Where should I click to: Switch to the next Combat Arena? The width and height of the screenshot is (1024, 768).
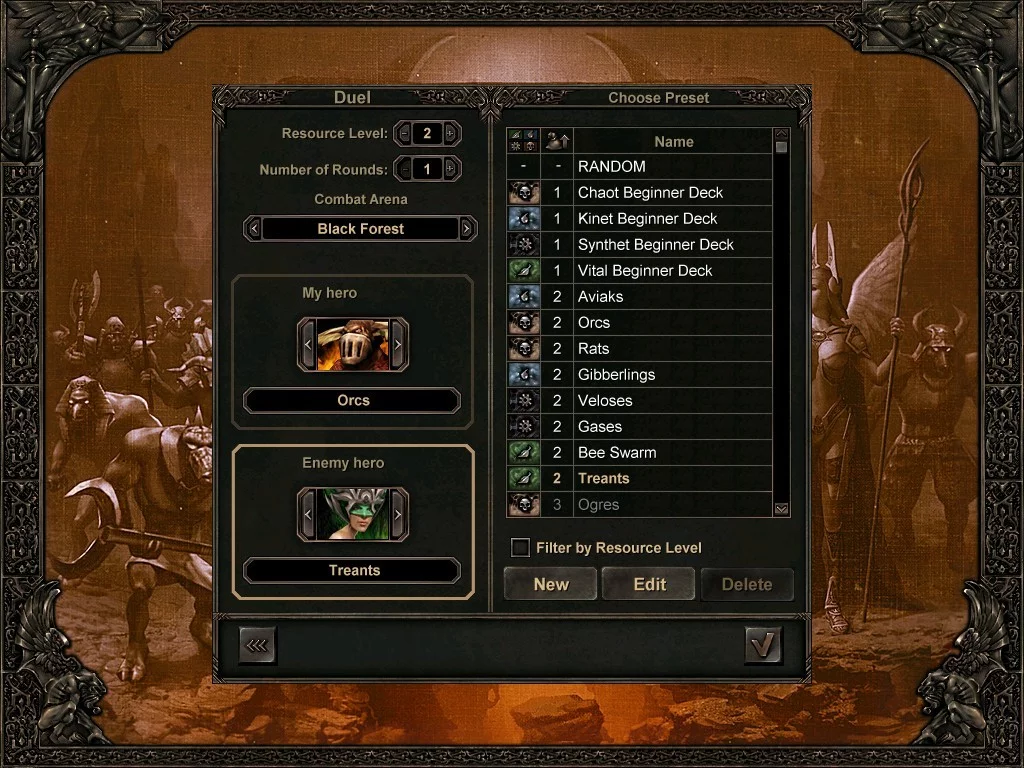click(467, 229)
